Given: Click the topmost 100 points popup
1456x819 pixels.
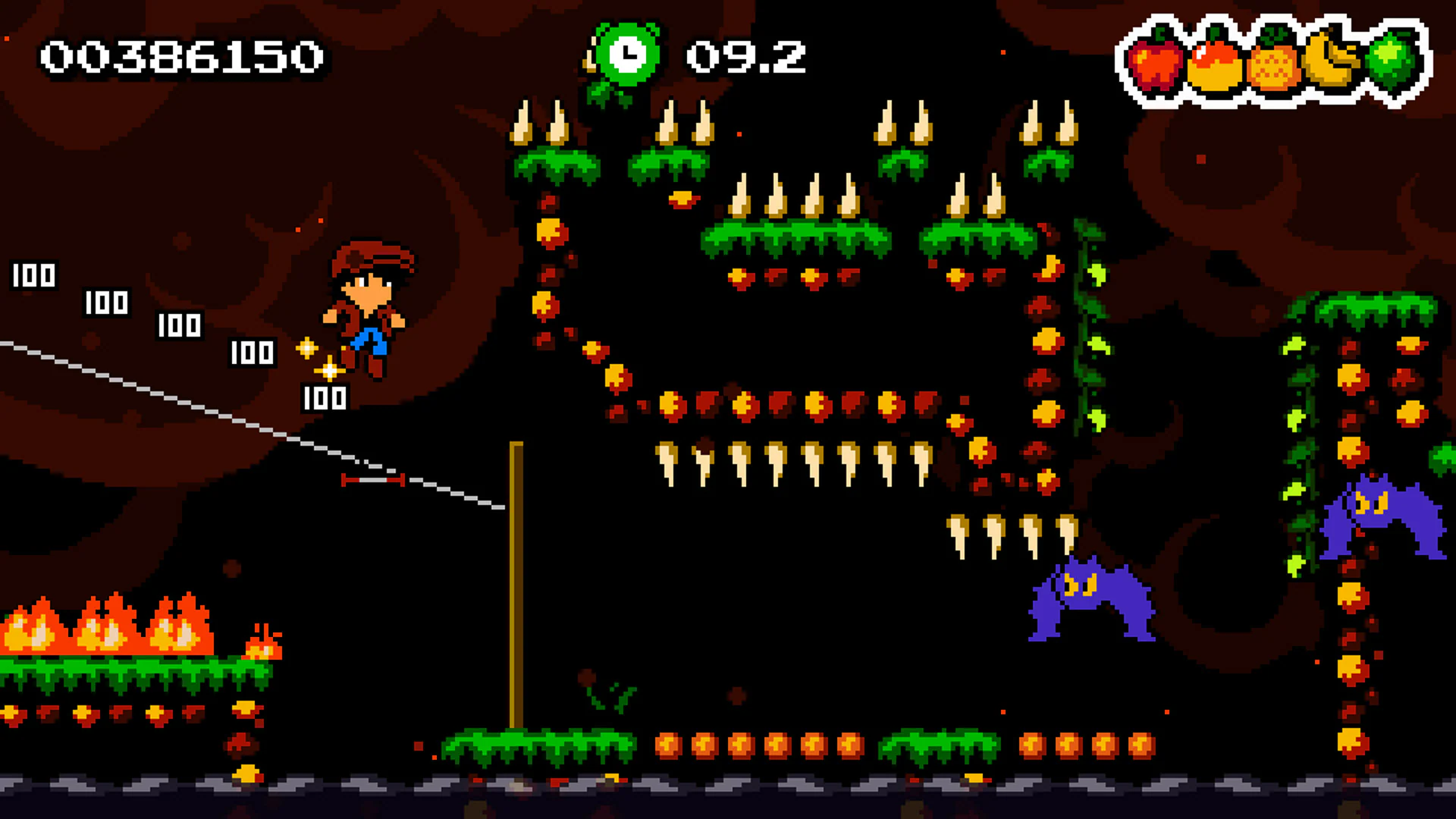Looking at the screenshot, I should pyautogui.click(x=34, y=275).
